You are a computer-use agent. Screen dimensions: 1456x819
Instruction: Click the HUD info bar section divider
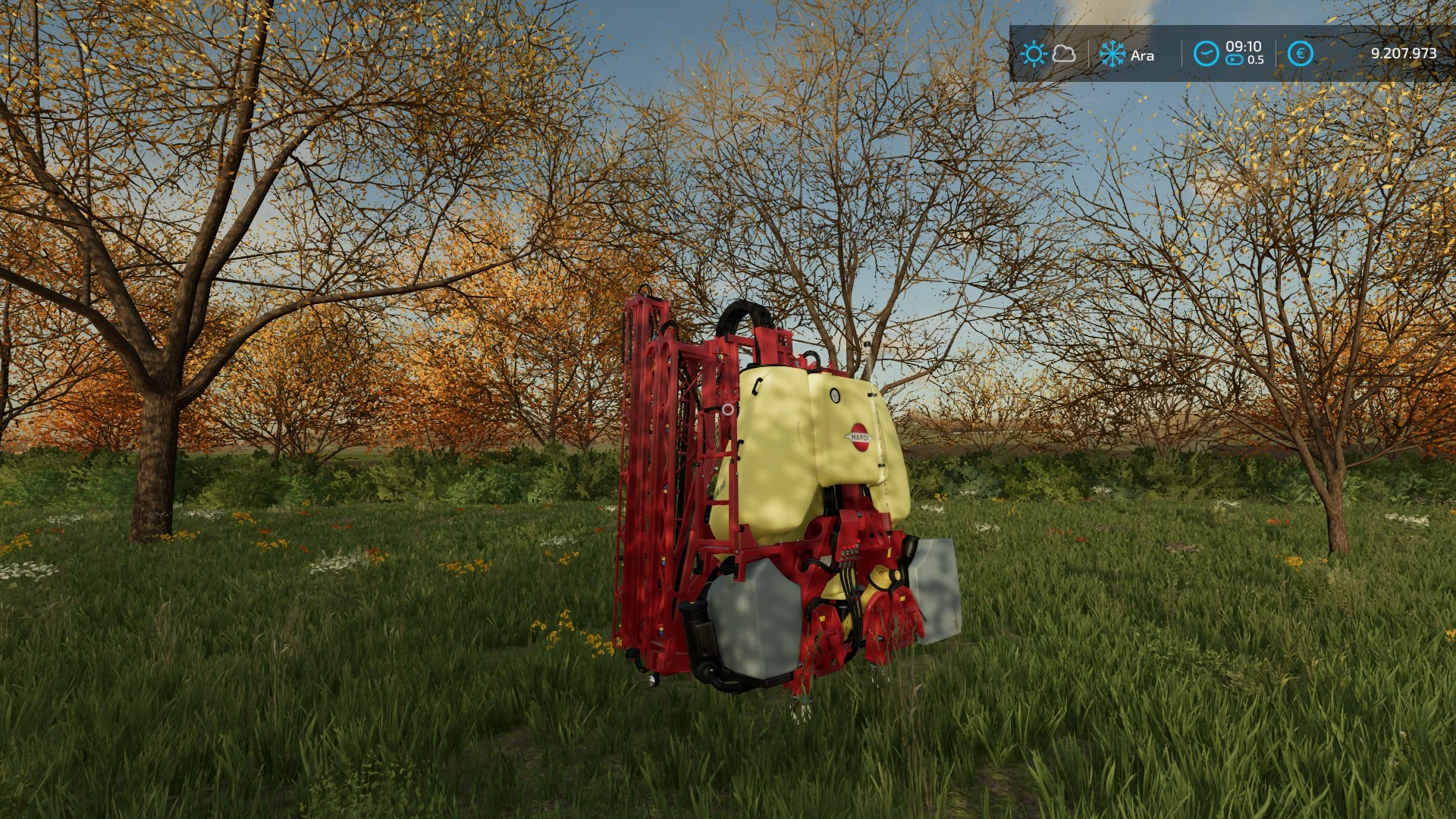[1182, 52]
